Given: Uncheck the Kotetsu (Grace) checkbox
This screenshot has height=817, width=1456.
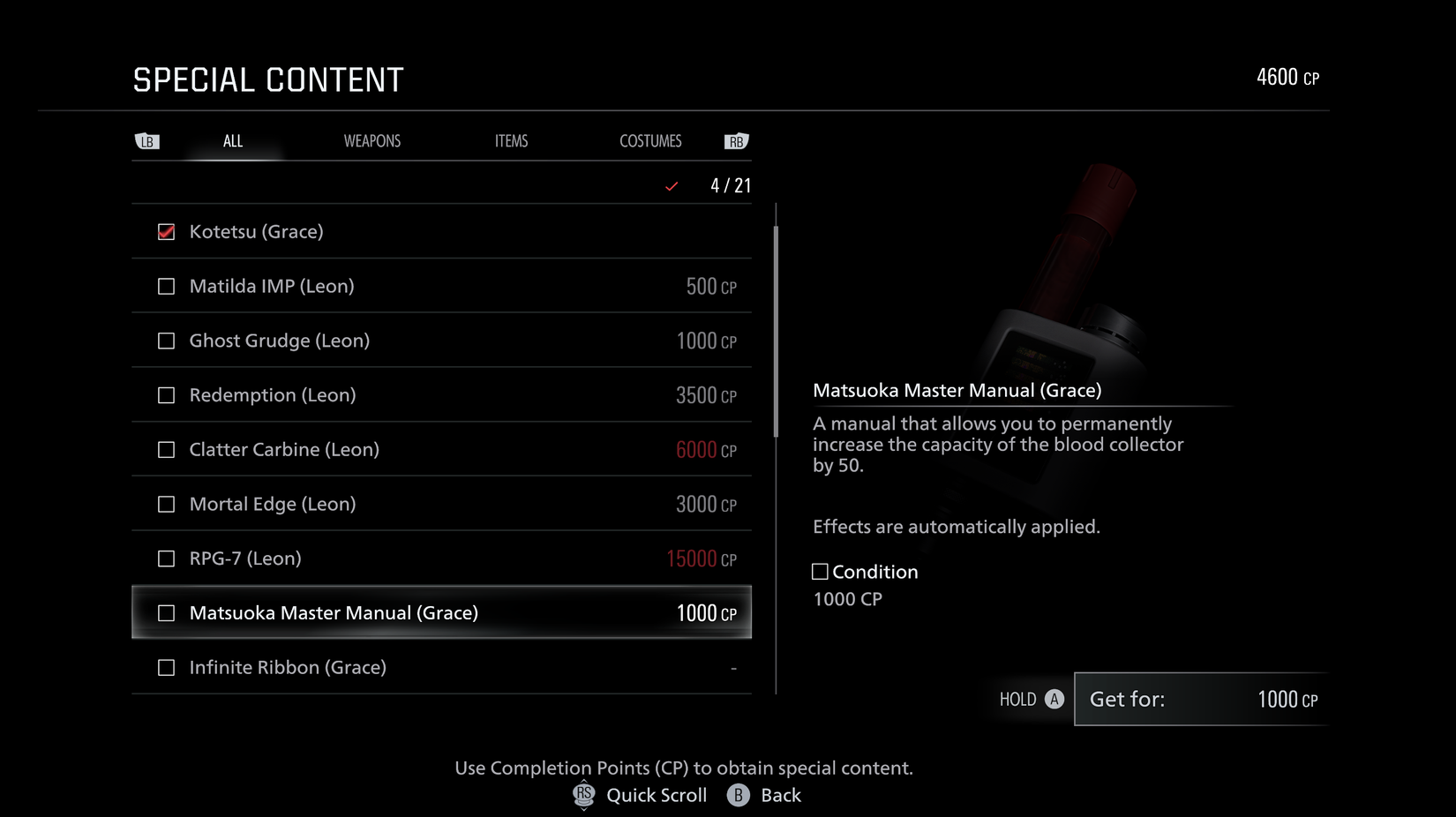Looking at the screenshot, I should (166, 231).
